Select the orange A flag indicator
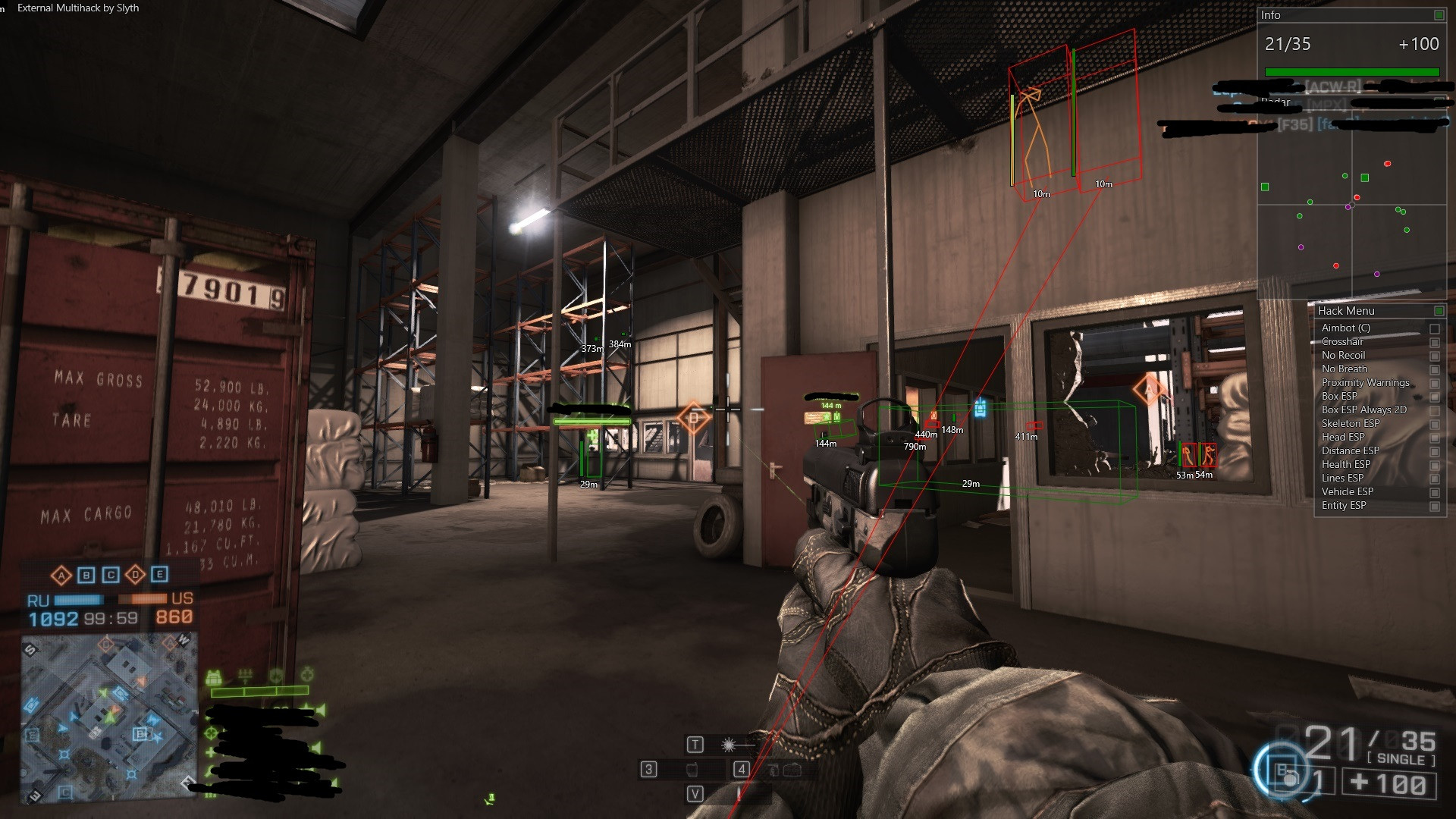 pos(61,575)
